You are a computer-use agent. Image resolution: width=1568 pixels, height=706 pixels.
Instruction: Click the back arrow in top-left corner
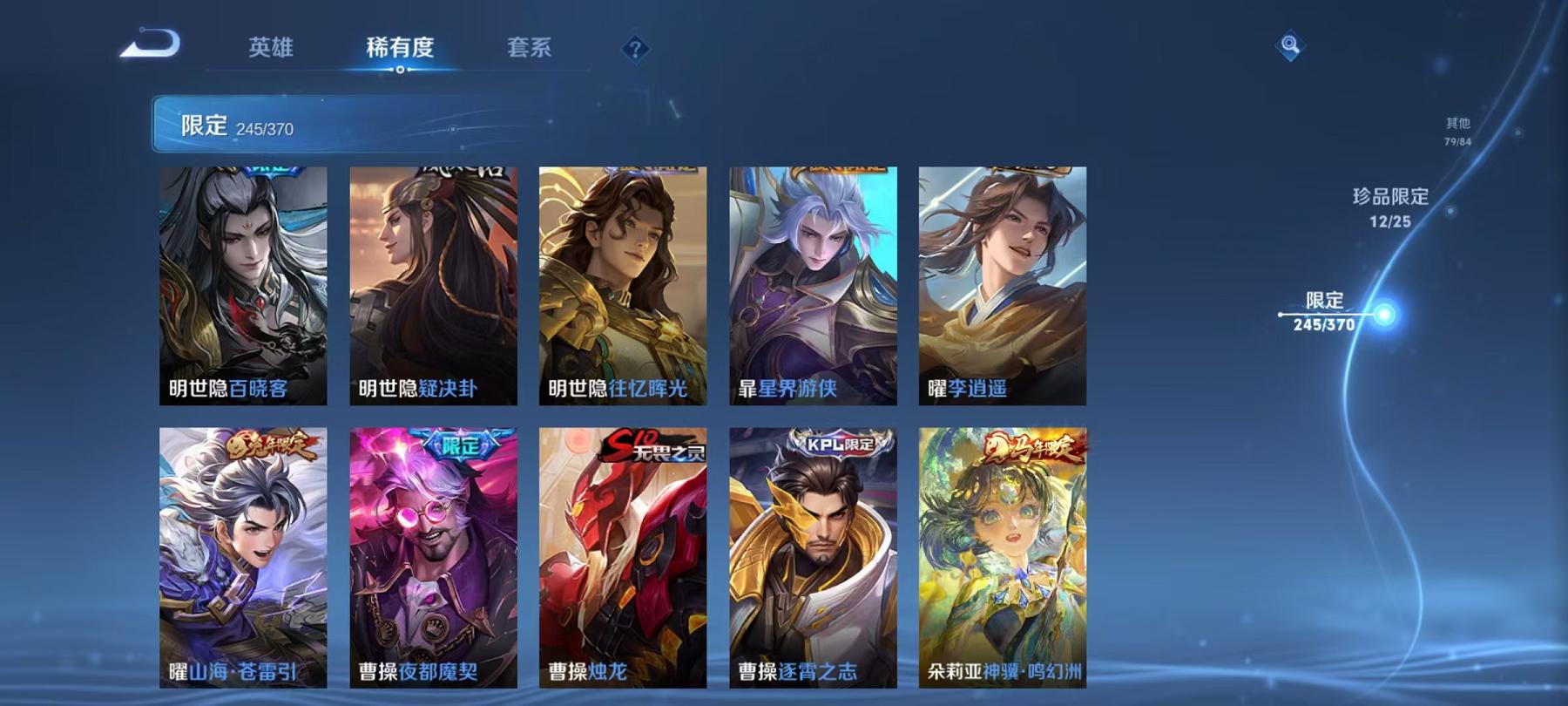(x=148, y=44)
